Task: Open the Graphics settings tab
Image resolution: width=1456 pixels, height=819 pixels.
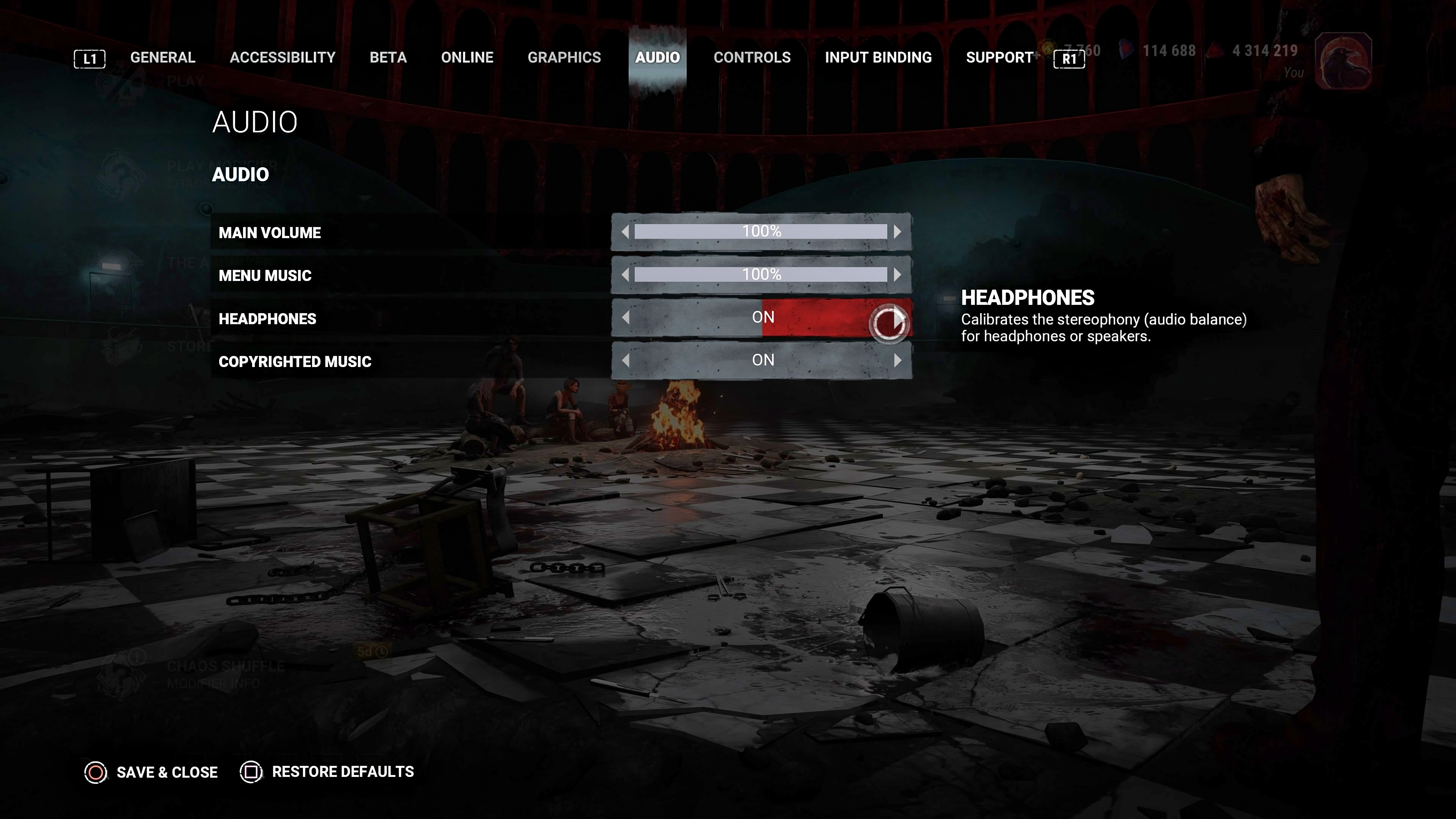Action: (564, 58)
